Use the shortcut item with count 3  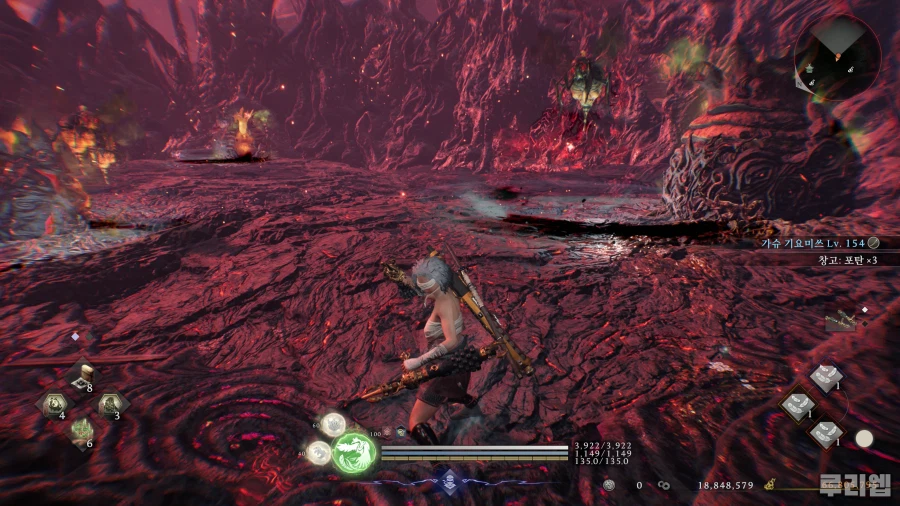click(x=109, y=405)
